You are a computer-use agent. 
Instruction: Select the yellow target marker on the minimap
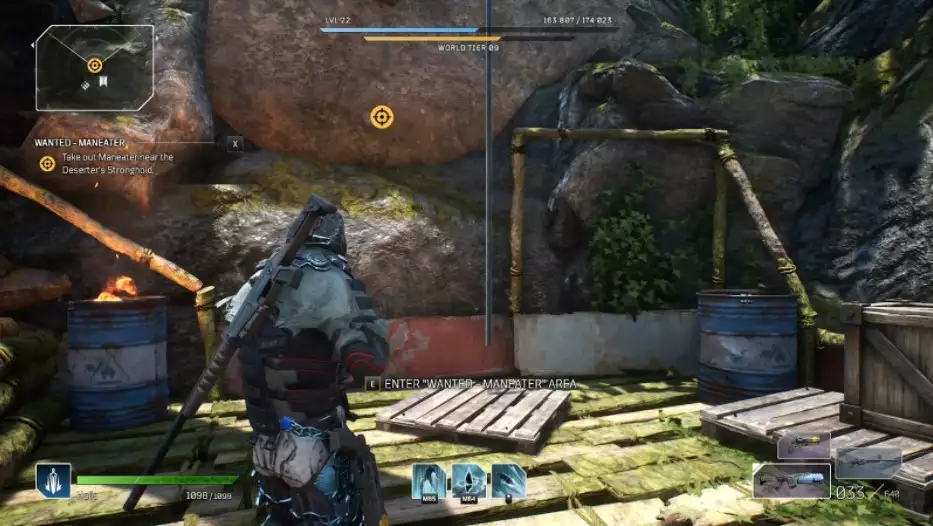[95, 65]
